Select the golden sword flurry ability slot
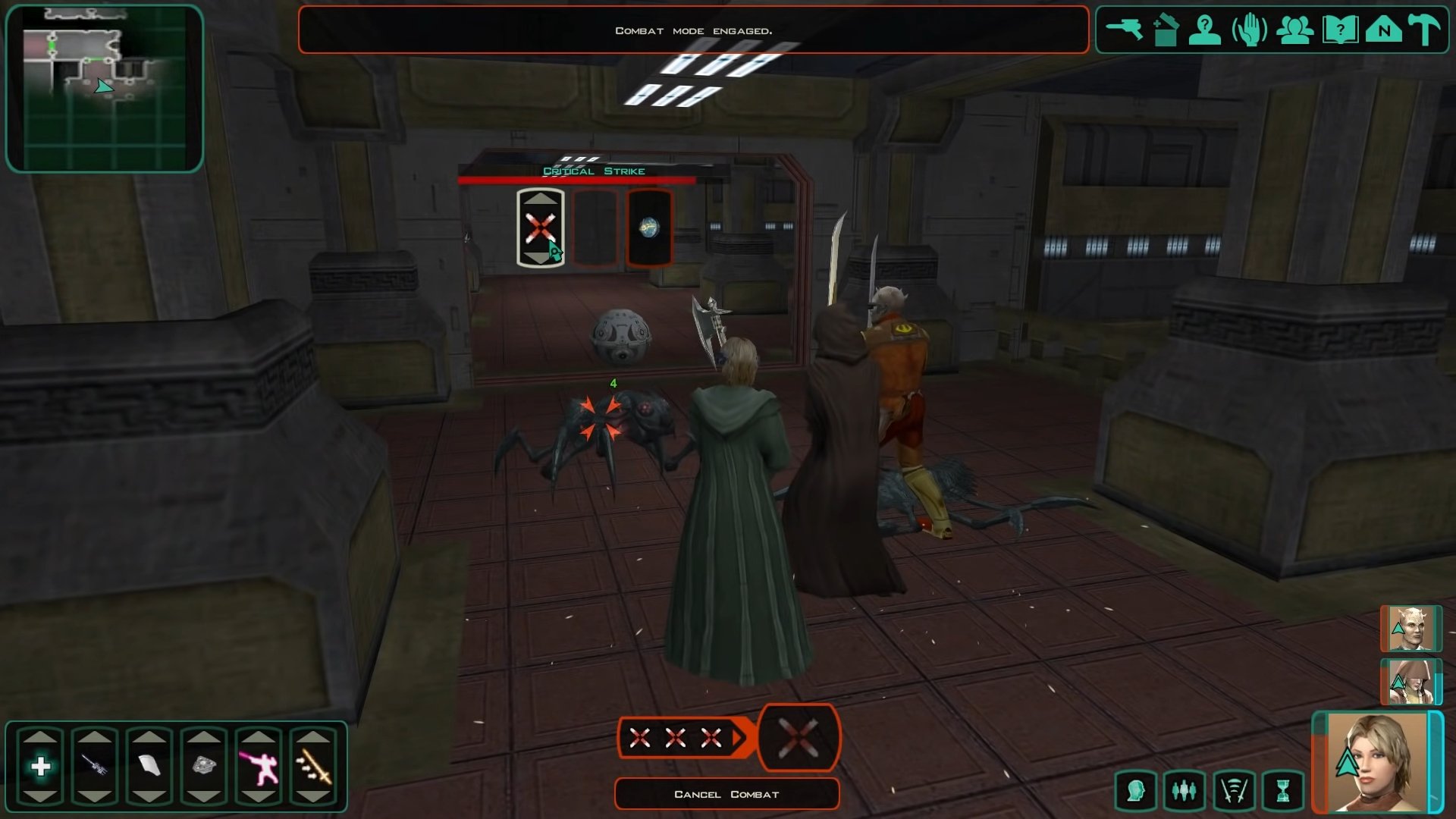This screenshot has height=819, width=1456. (x=313, y=767)
